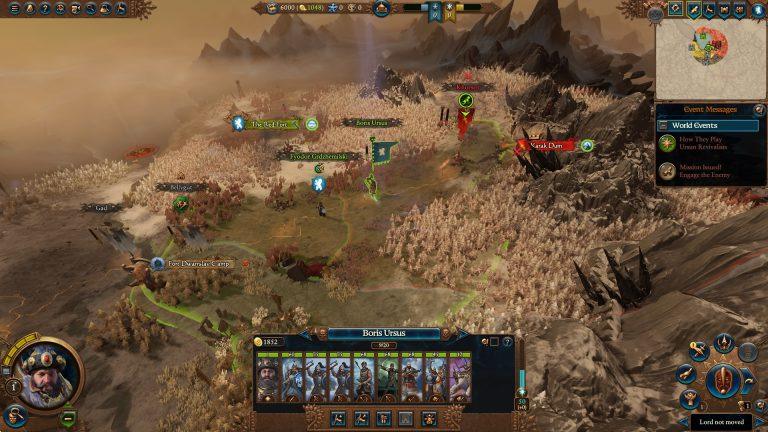
Task: Open the World Events section
Action: [x=708, y=126]
